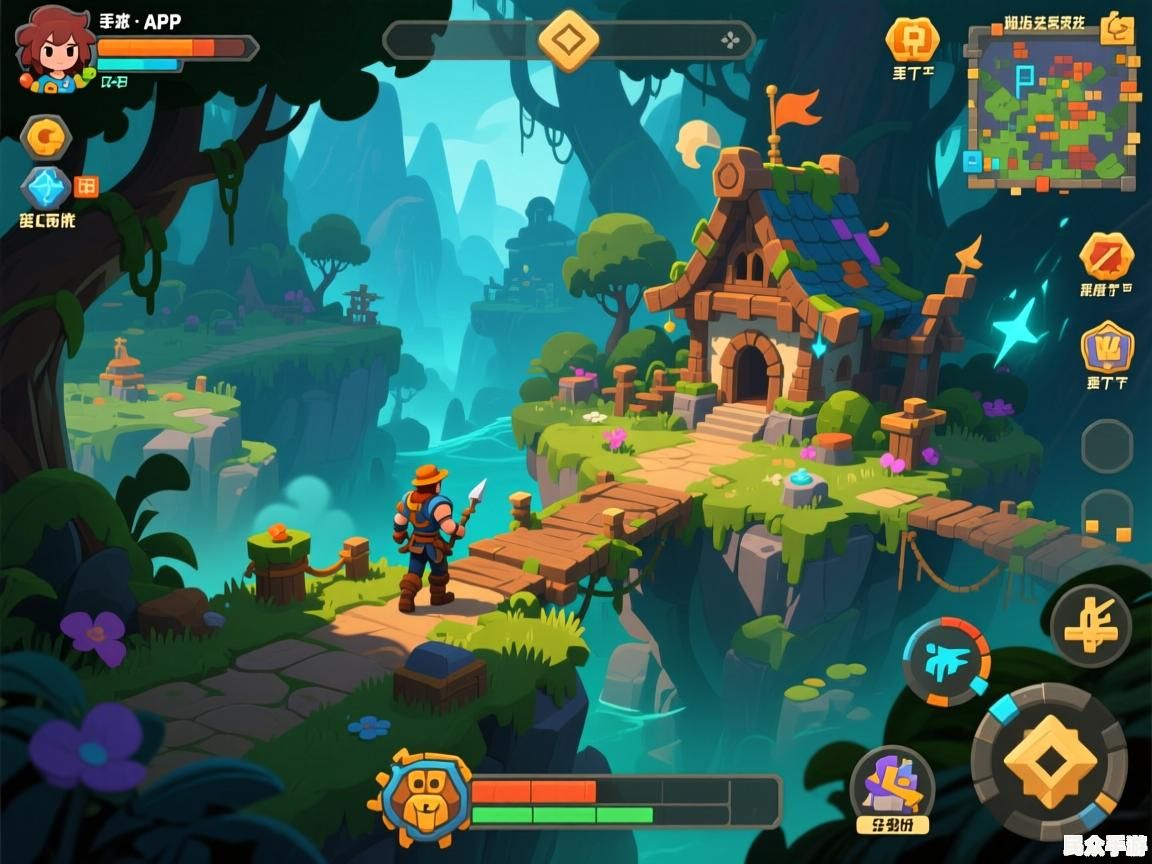This screenshot has width=1152, height=864.
Task: Tap the large gold diamond attack button
Action: [x=1049, y=761]
